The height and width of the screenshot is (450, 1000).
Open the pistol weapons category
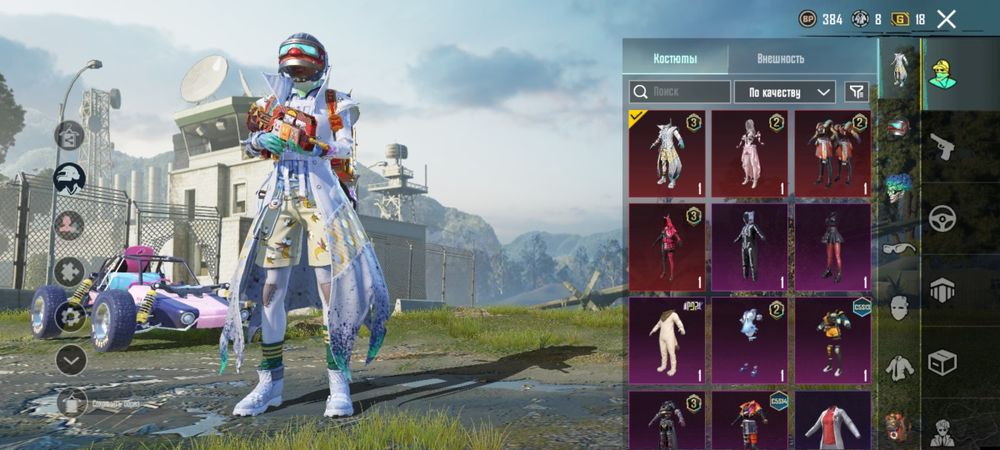[942, 150]
